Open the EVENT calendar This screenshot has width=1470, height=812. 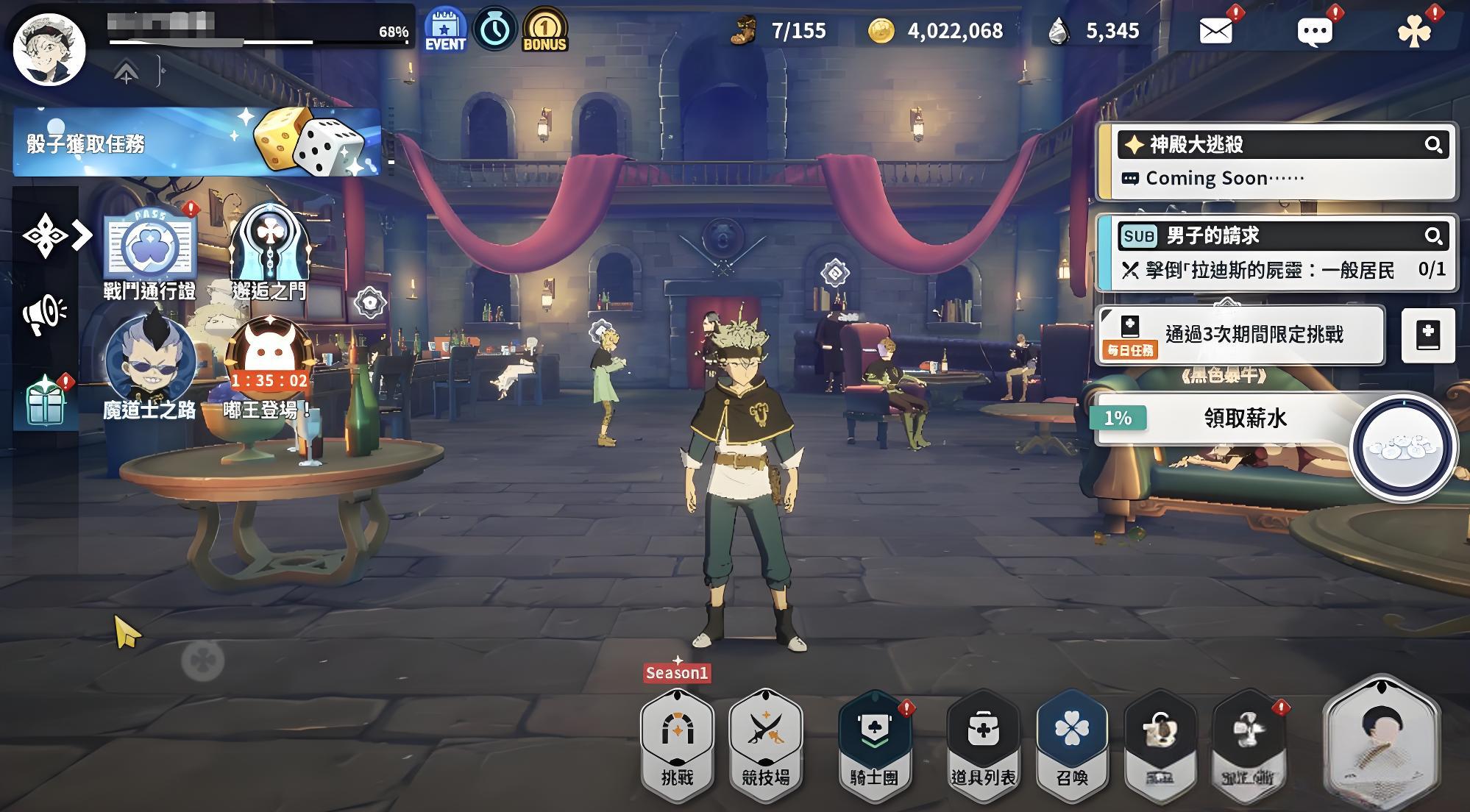click(445, 29)
